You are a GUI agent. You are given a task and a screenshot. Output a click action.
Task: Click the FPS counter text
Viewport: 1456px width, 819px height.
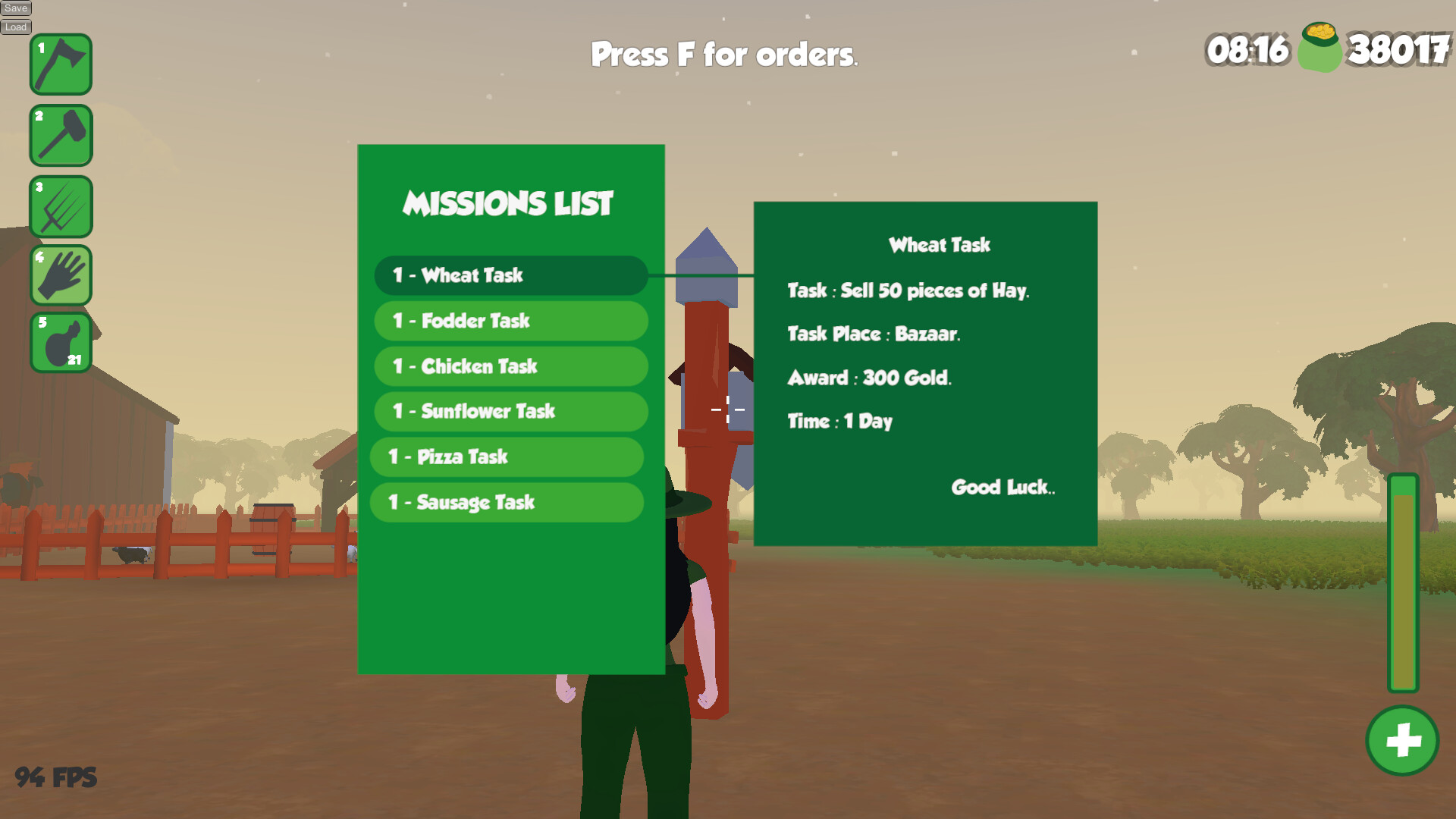57,776
